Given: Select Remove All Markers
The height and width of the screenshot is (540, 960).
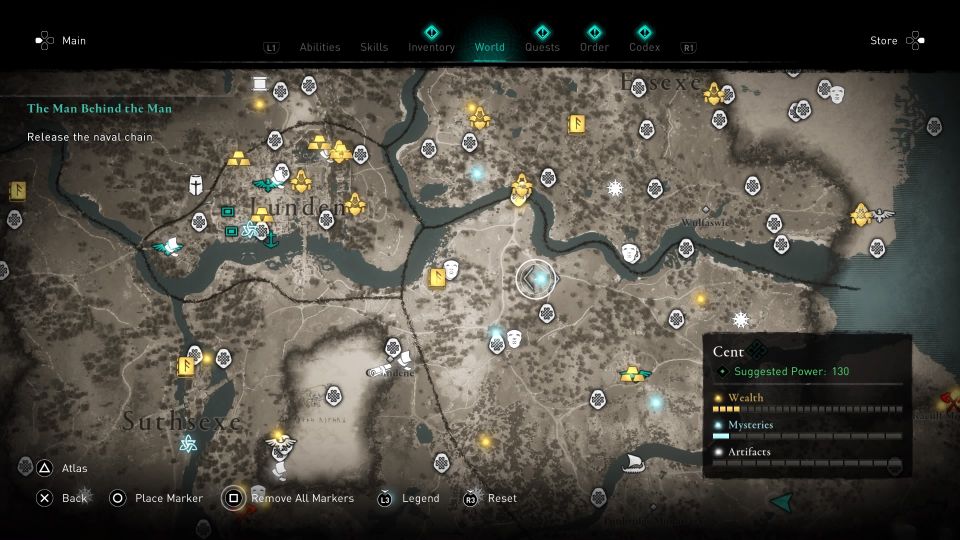Looking at the screenshot, I should pyautogui.click(x=302, y=498).
